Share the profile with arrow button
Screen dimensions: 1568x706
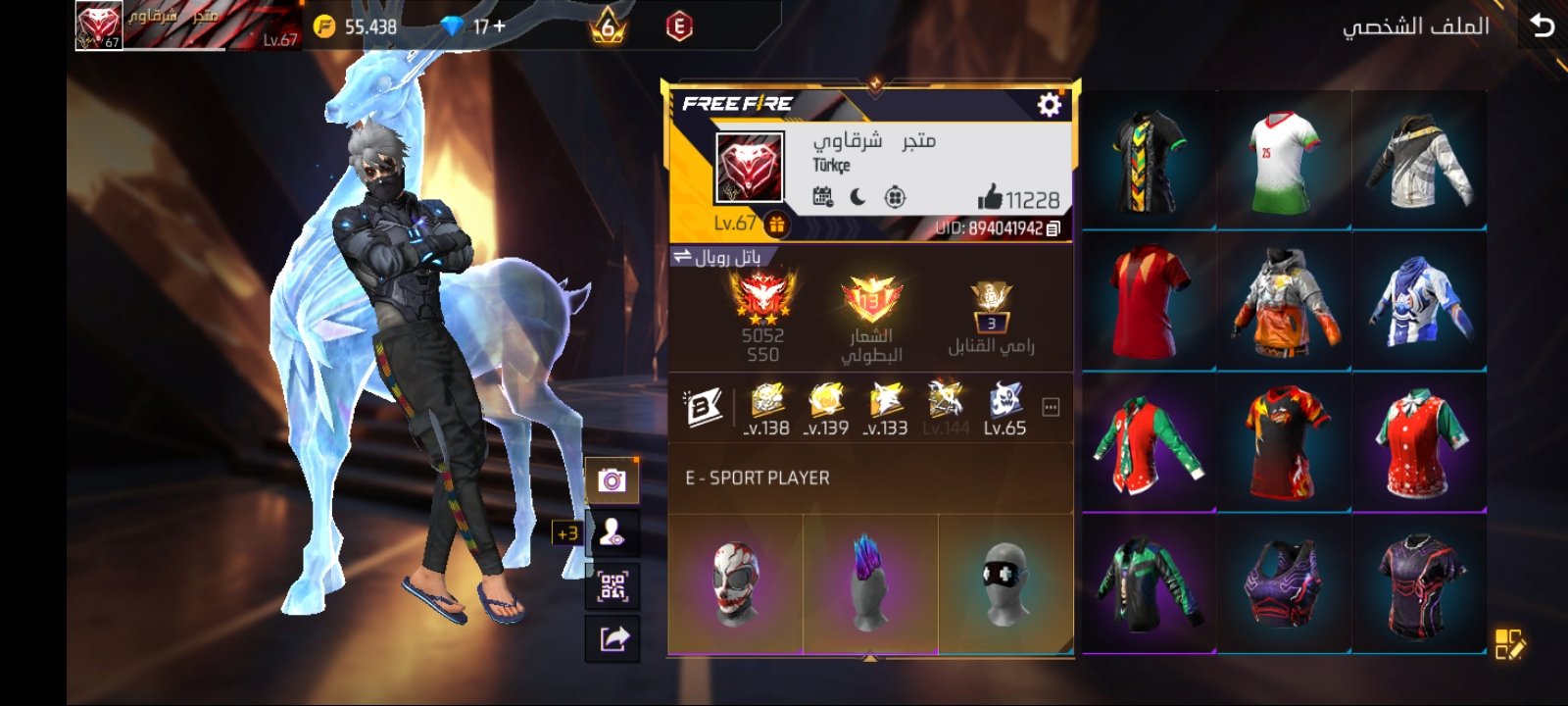[x=612, y=639]
